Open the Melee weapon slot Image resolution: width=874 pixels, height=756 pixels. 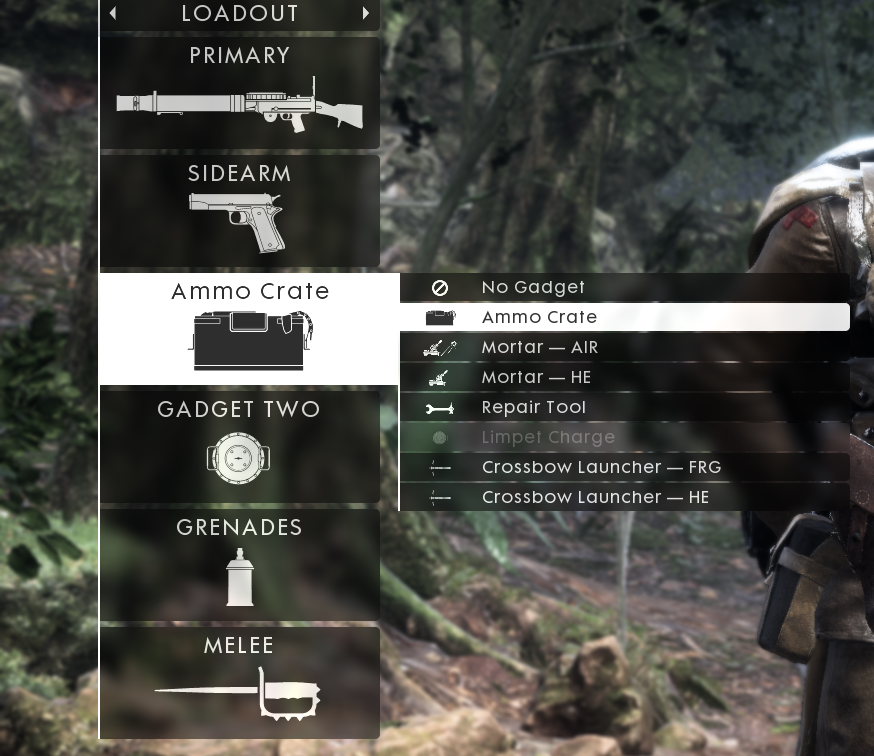pyautogui.click(x=240, y=682)
